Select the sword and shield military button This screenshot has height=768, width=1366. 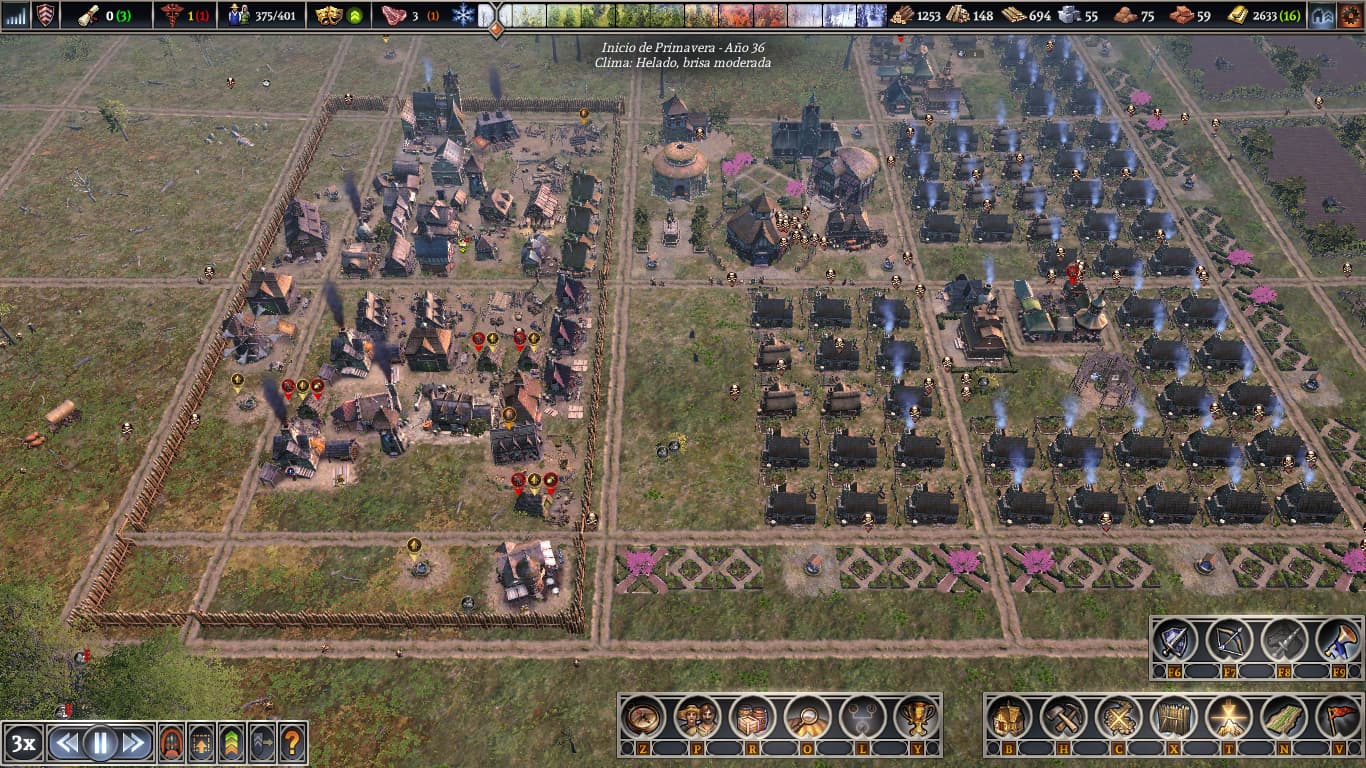pyautogui.click(x=1174, y=640)
